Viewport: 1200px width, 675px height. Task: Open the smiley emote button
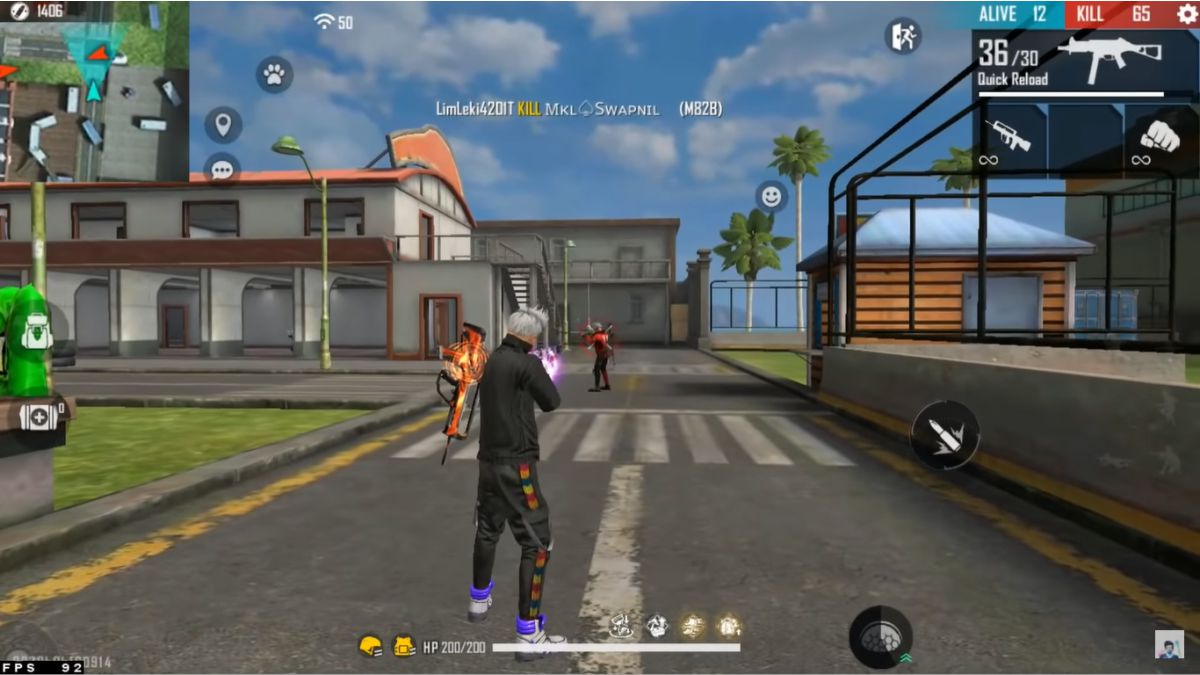tap(770, 197)
